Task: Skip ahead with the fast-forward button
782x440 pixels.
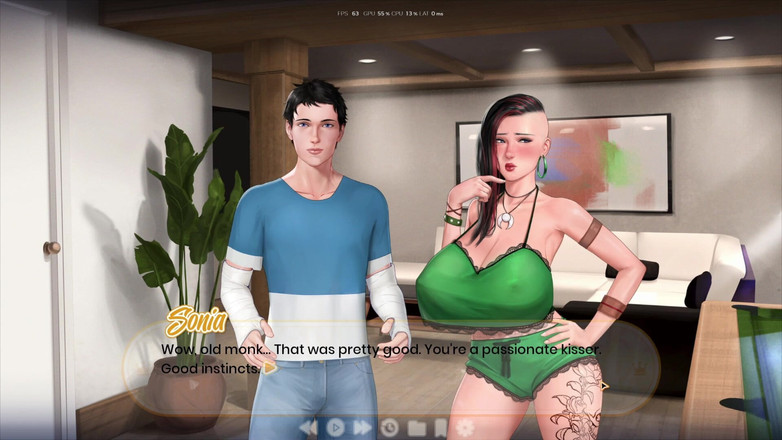Action: pos(362,428)
